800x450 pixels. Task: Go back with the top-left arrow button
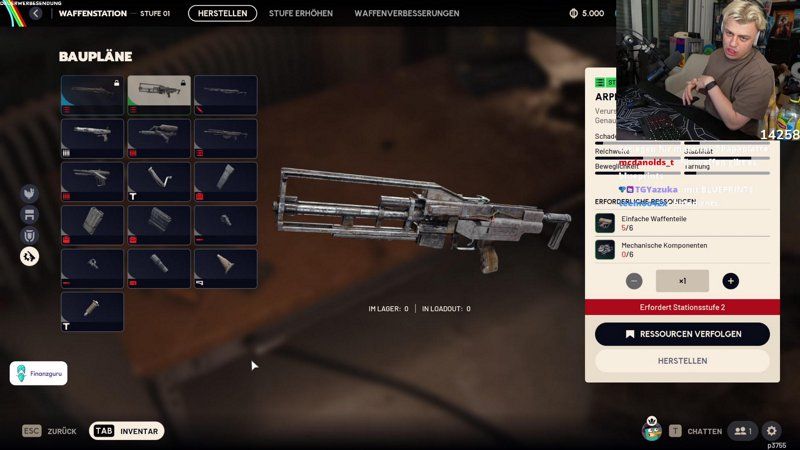36,13
